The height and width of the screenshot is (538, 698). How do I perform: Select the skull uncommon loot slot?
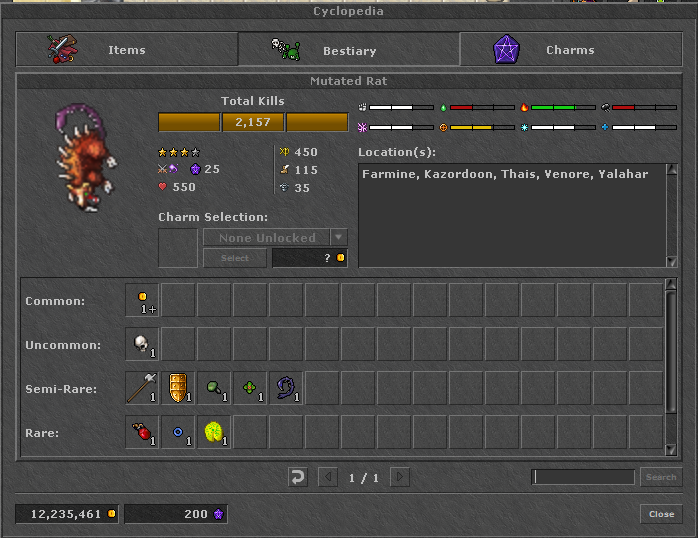(142, 344)
